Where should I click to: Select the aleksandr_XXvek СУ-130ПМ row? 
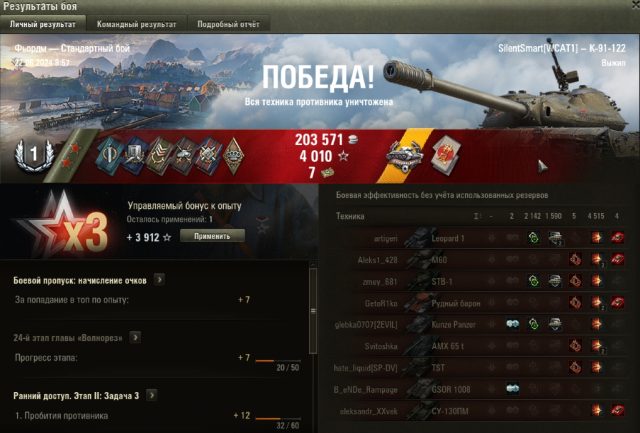tap(480, 410)
